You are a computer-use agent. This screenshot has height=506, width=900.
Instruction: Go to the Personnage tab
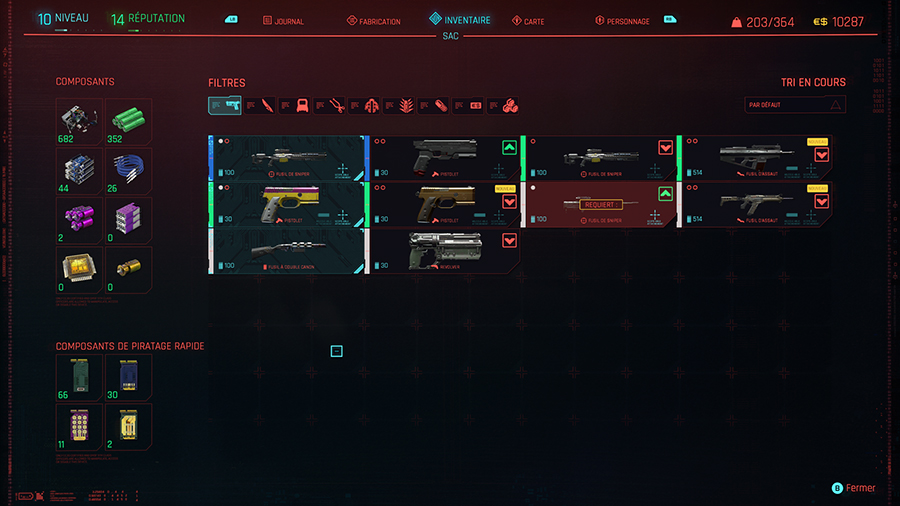[x=622, y=21]
